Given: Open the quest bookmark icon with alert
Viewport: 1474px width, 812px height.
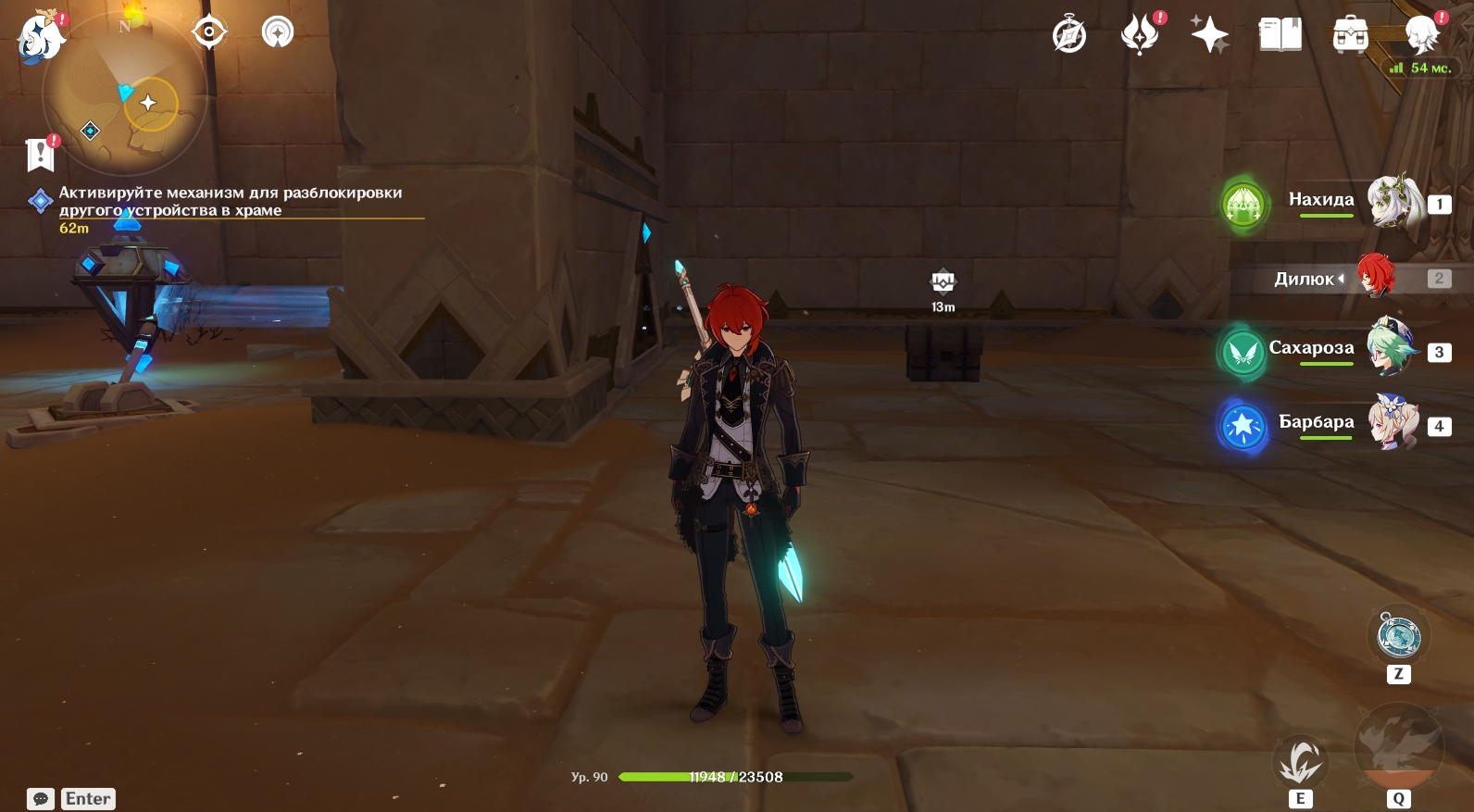Looking at the screenshot, I should tap(41, 155).
